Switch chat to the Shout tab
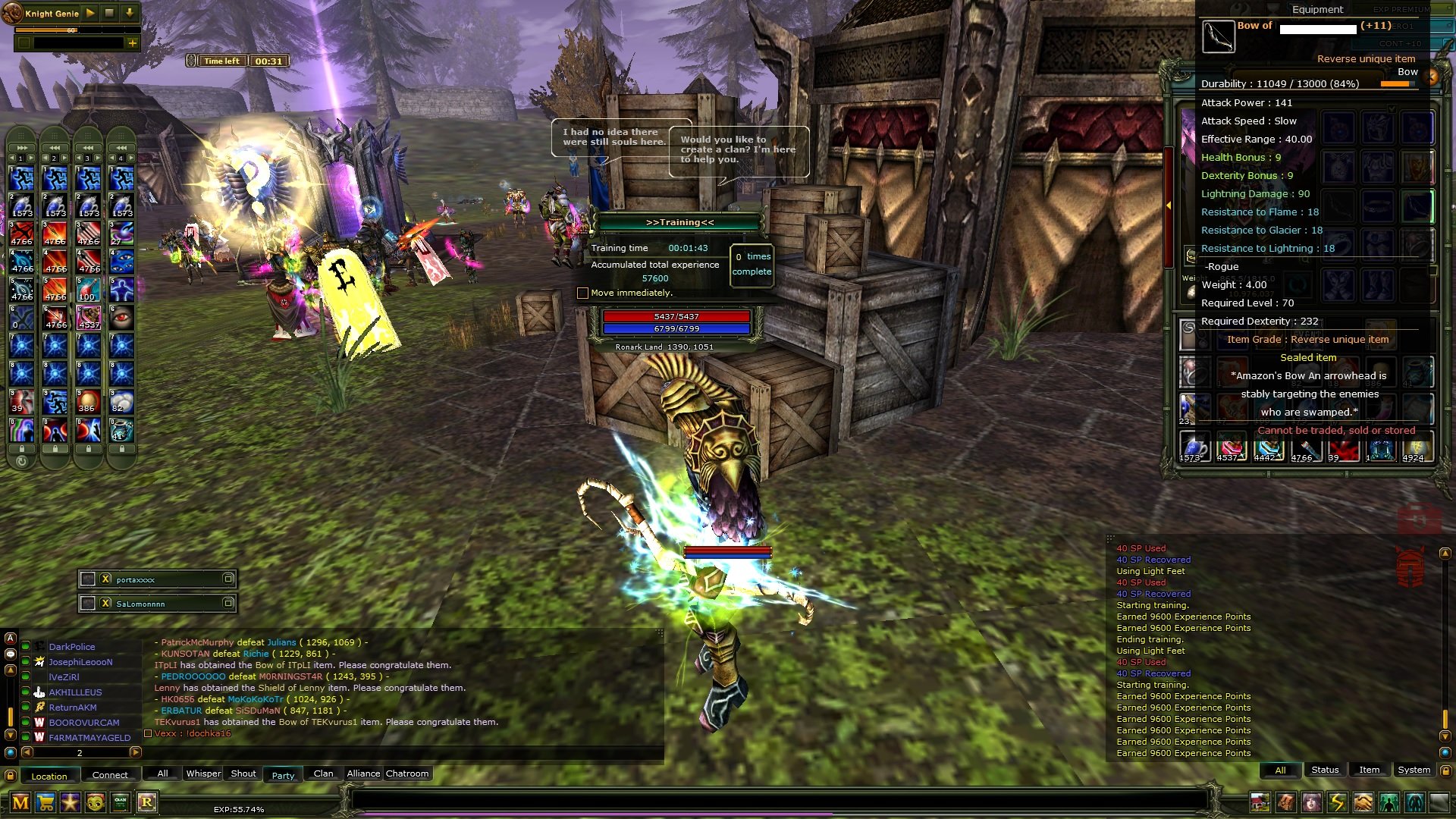1456x819 pixels. click(x=243, y=773)
